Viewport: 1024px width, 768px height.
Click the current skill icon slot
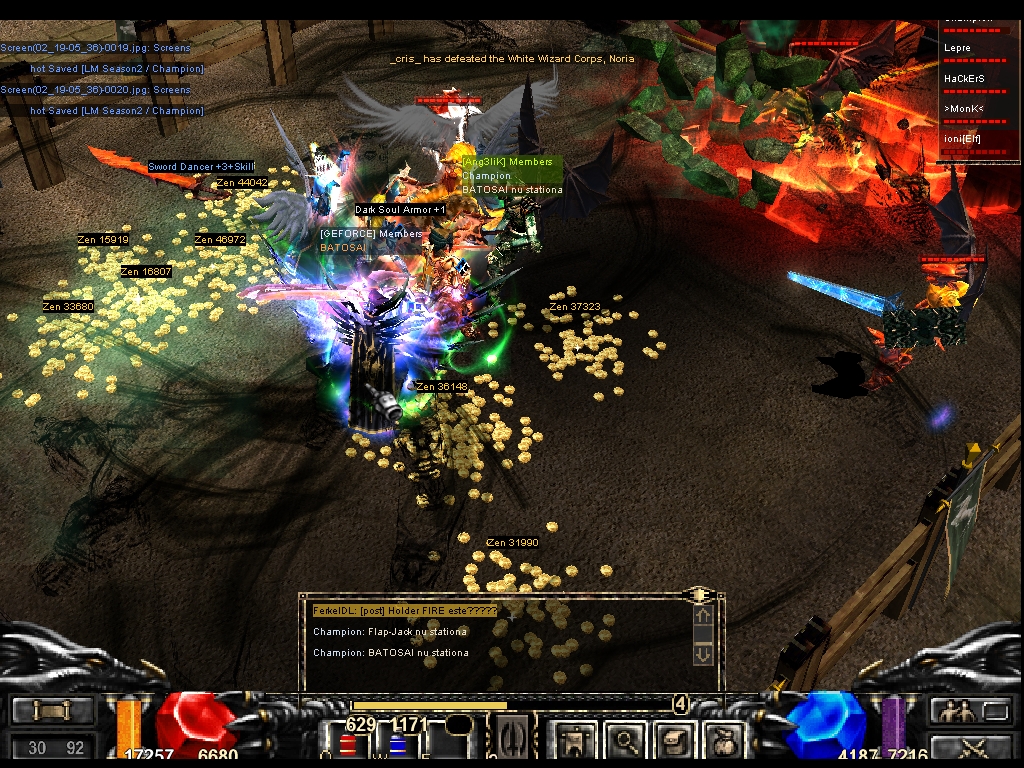coord(512,740)
